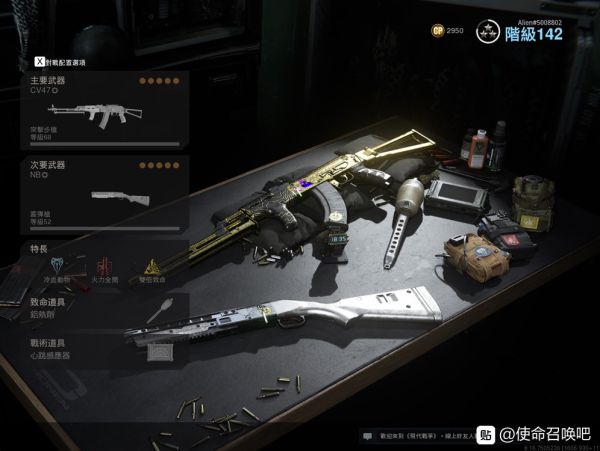
Task: Select the middle perk icon, Overkill
Action: [x=103, y=265]
